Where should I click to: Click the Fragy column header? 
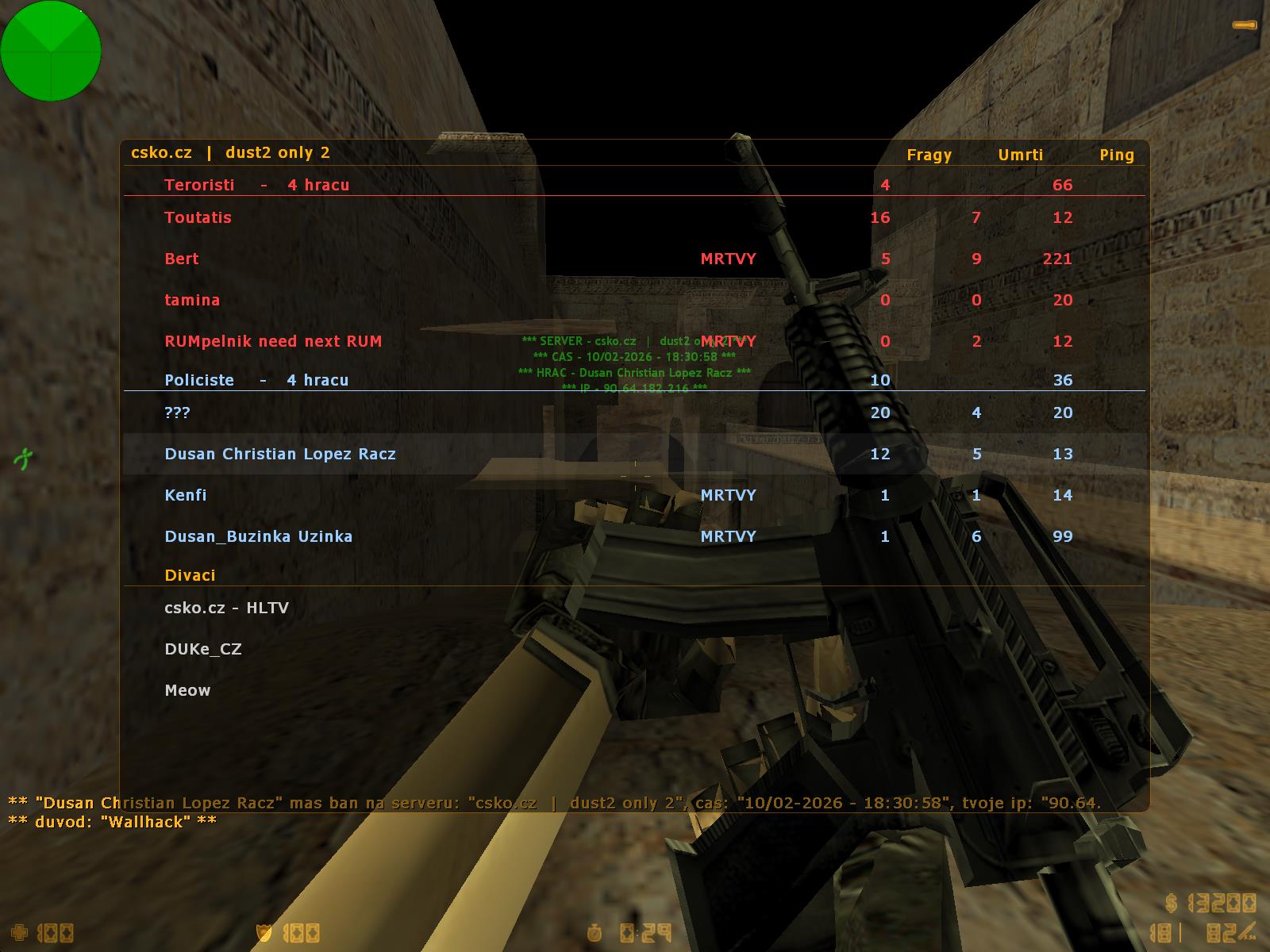[x=929, y=155]
